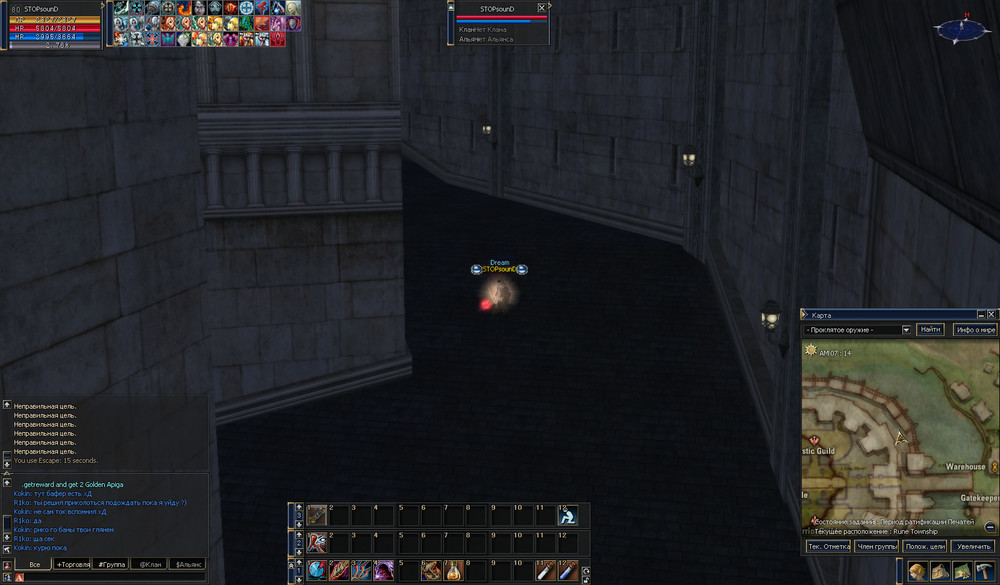The image size is (1000, 585).
Task: Use the orange potion flask in hotbar
Action: pyautogui.click(x=453, y=570)
